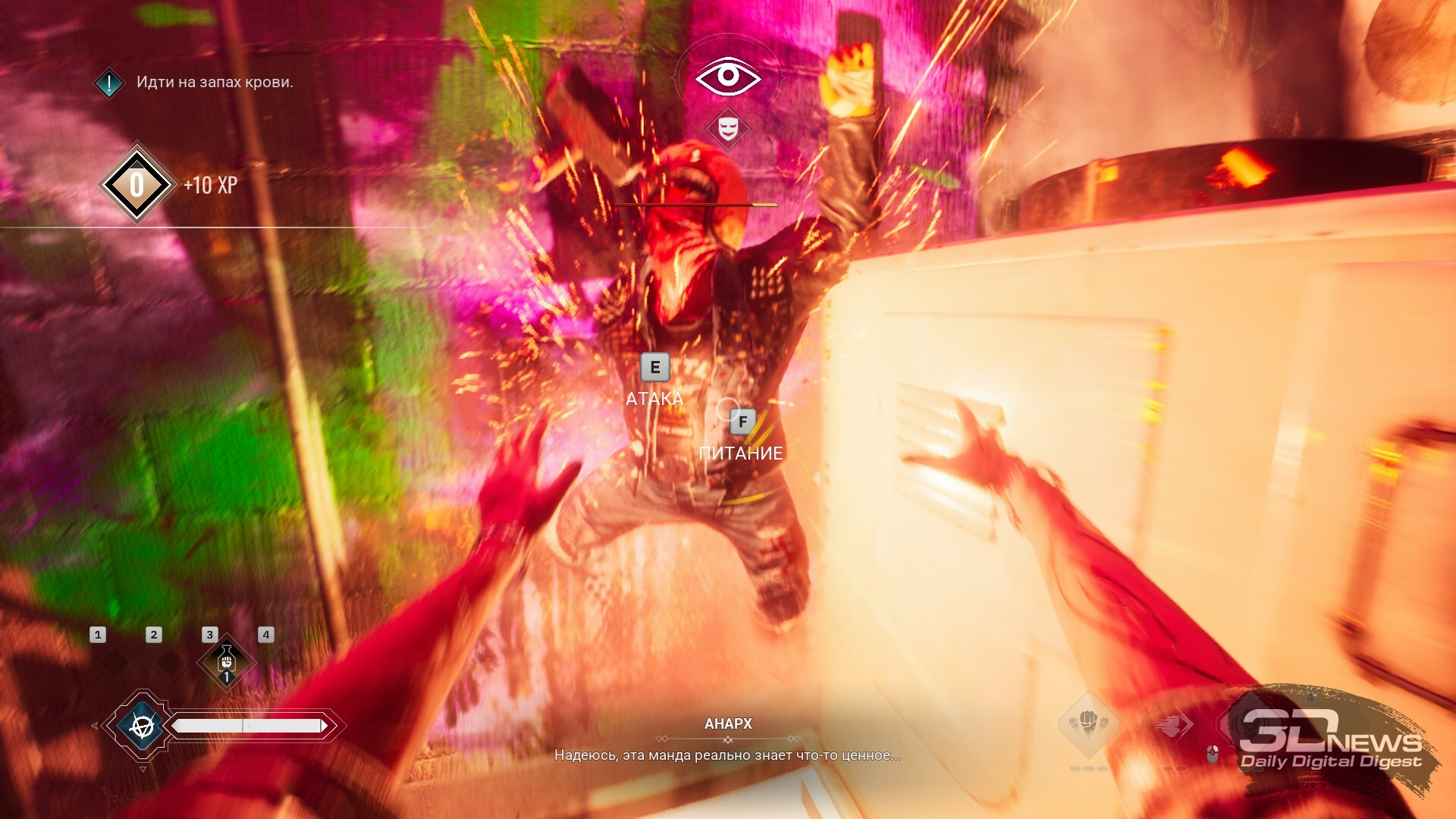
Task: Click the eye detection indicator
Action: (728, 77)
